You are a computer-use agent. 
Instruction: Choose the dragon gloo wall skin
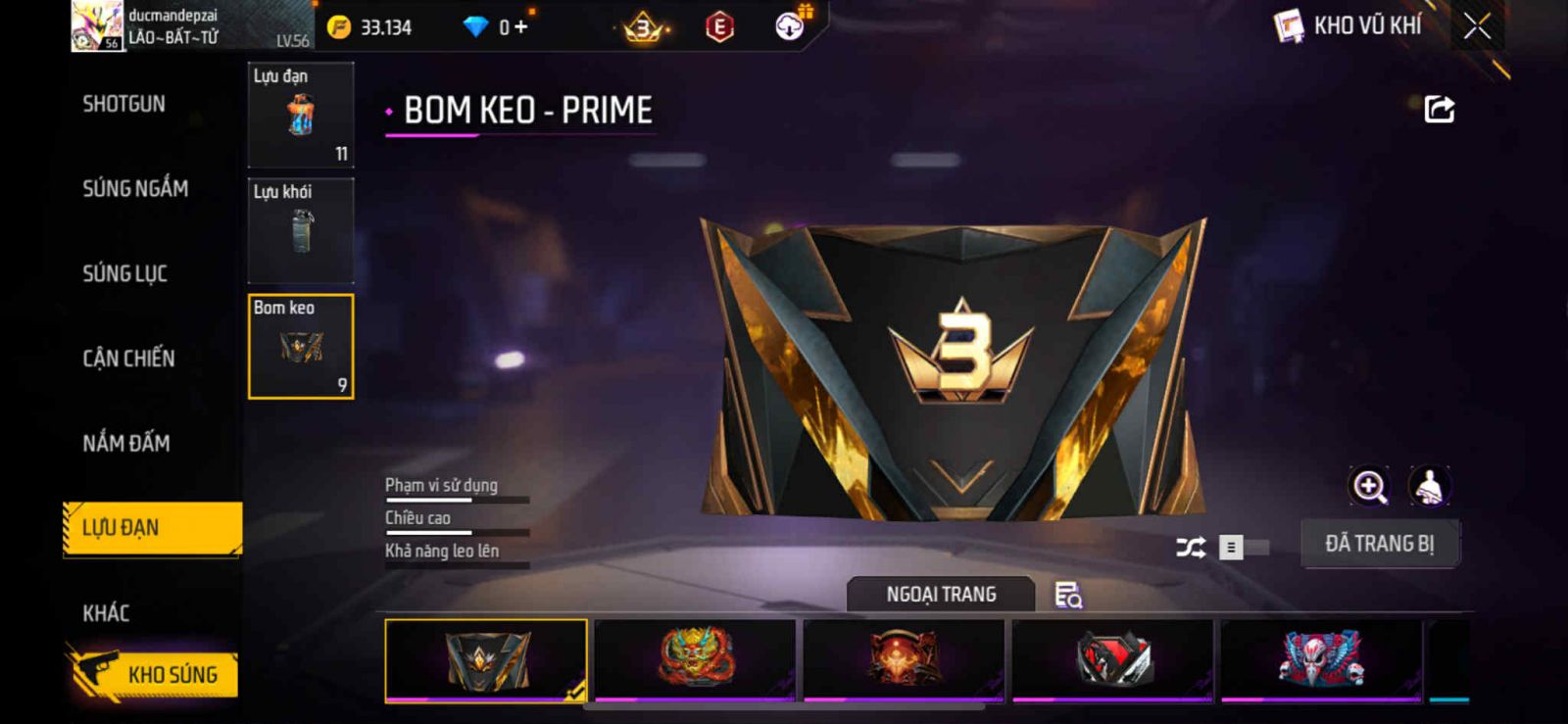pos(695,659)
